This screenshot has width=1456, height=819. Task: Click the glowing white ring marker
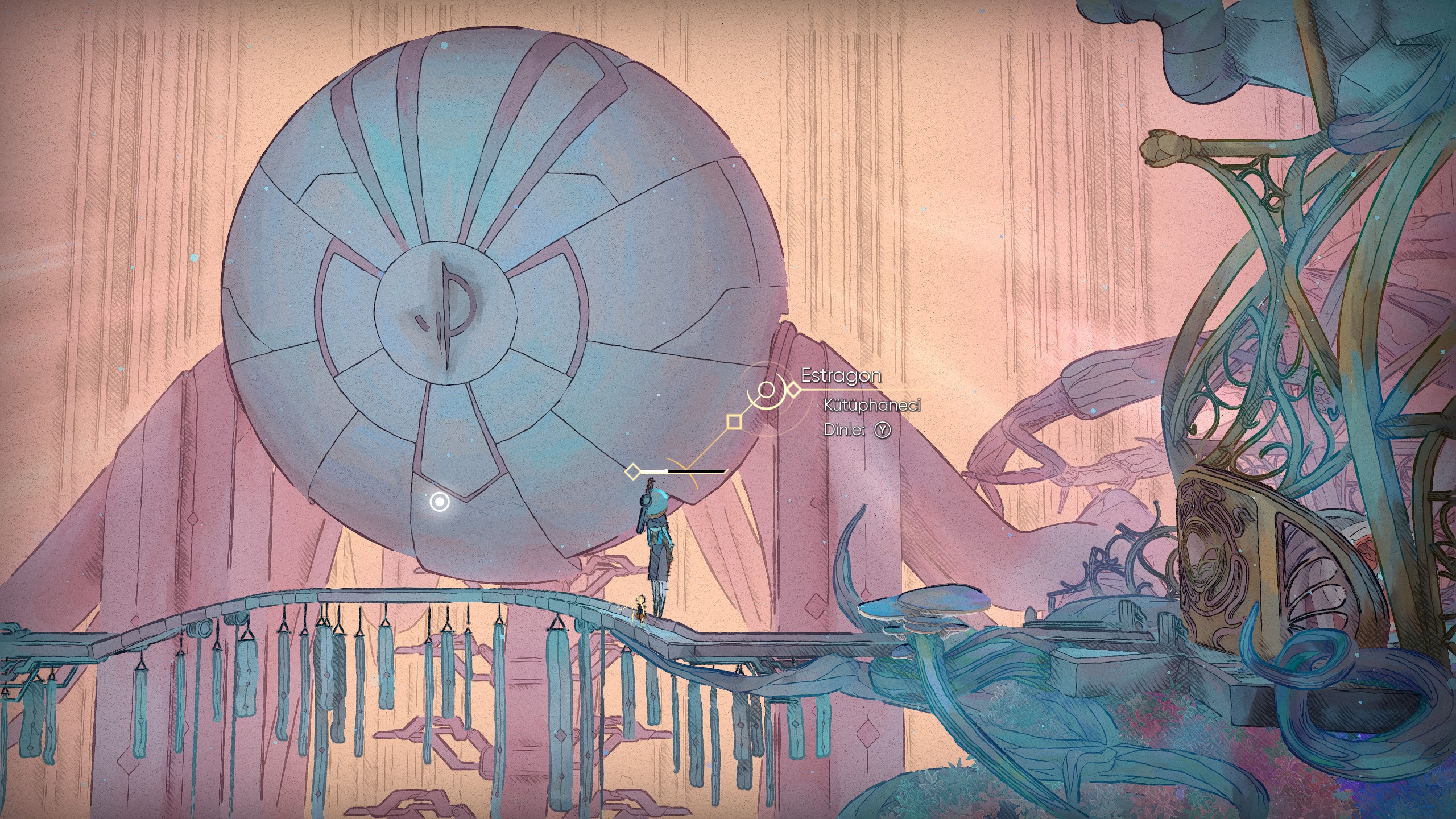[x=440, y=502]
